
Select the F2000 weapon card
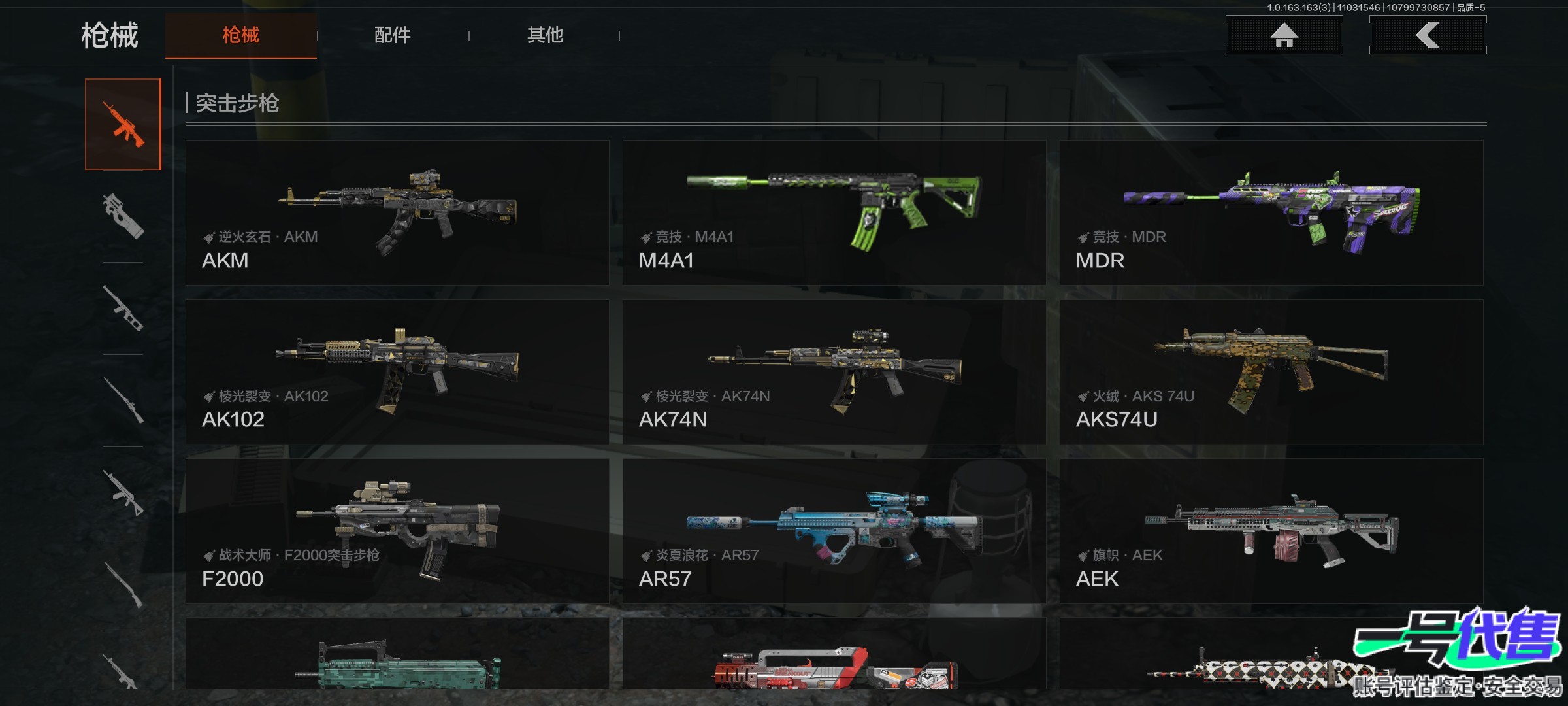click(x=397, y=531)
